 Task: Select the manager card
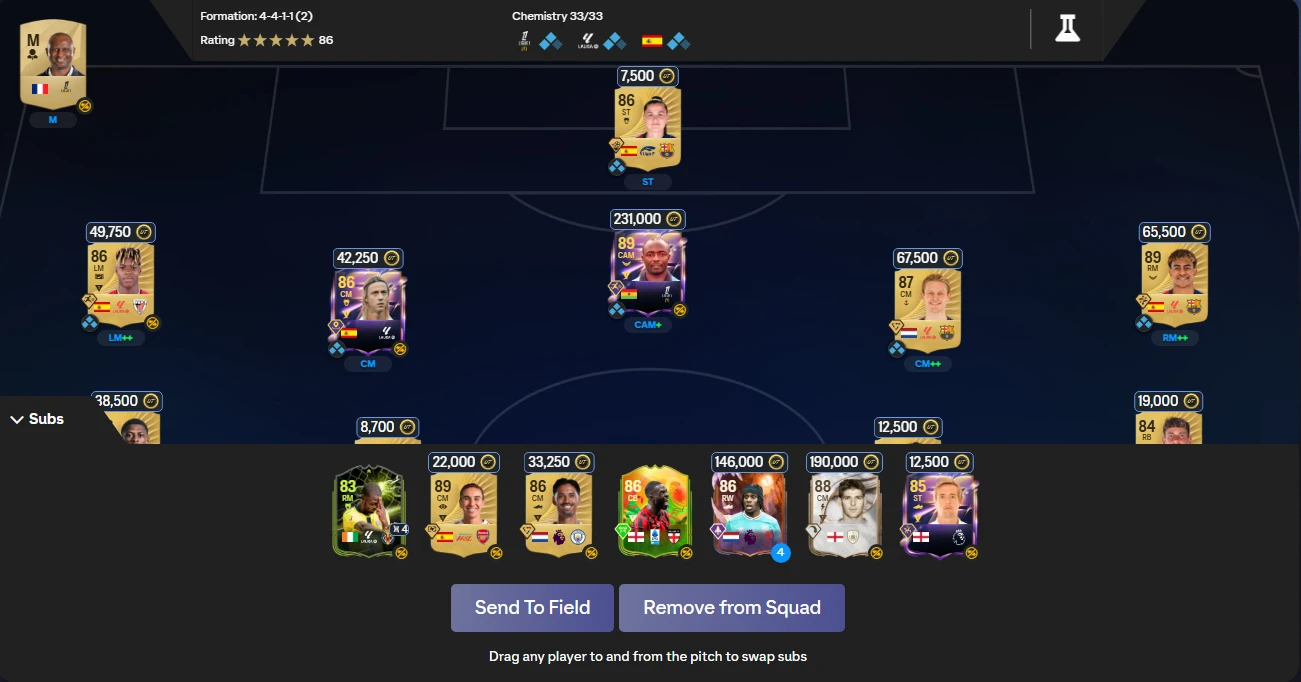53,62
